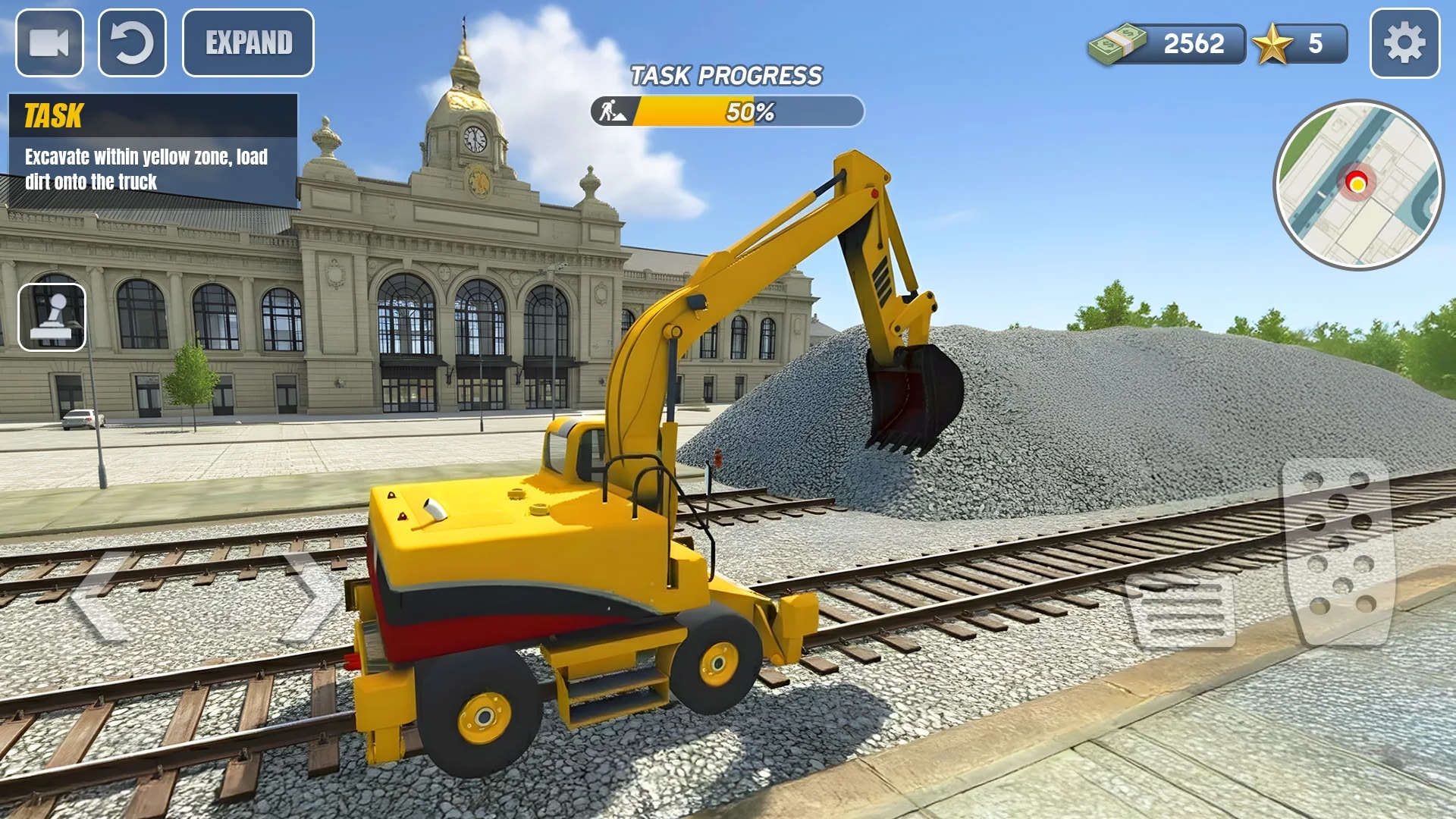Viewport: 1456px width, 819px height.
Task: Toggle the joystick control mode icon
Action: (52, 317)
